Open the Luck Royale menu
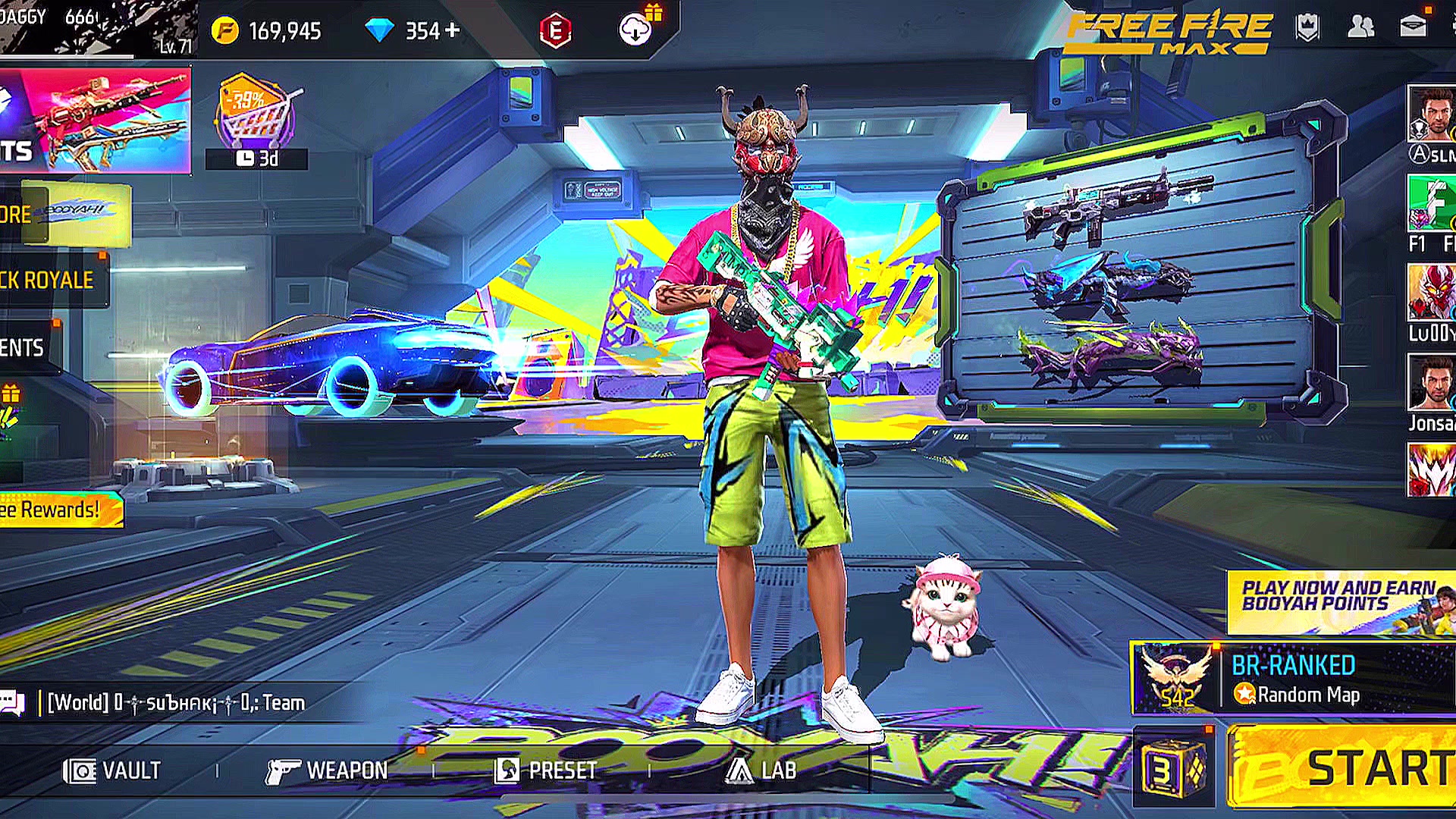This screenshot has height=819, width=1456. [x=49, y=280]
